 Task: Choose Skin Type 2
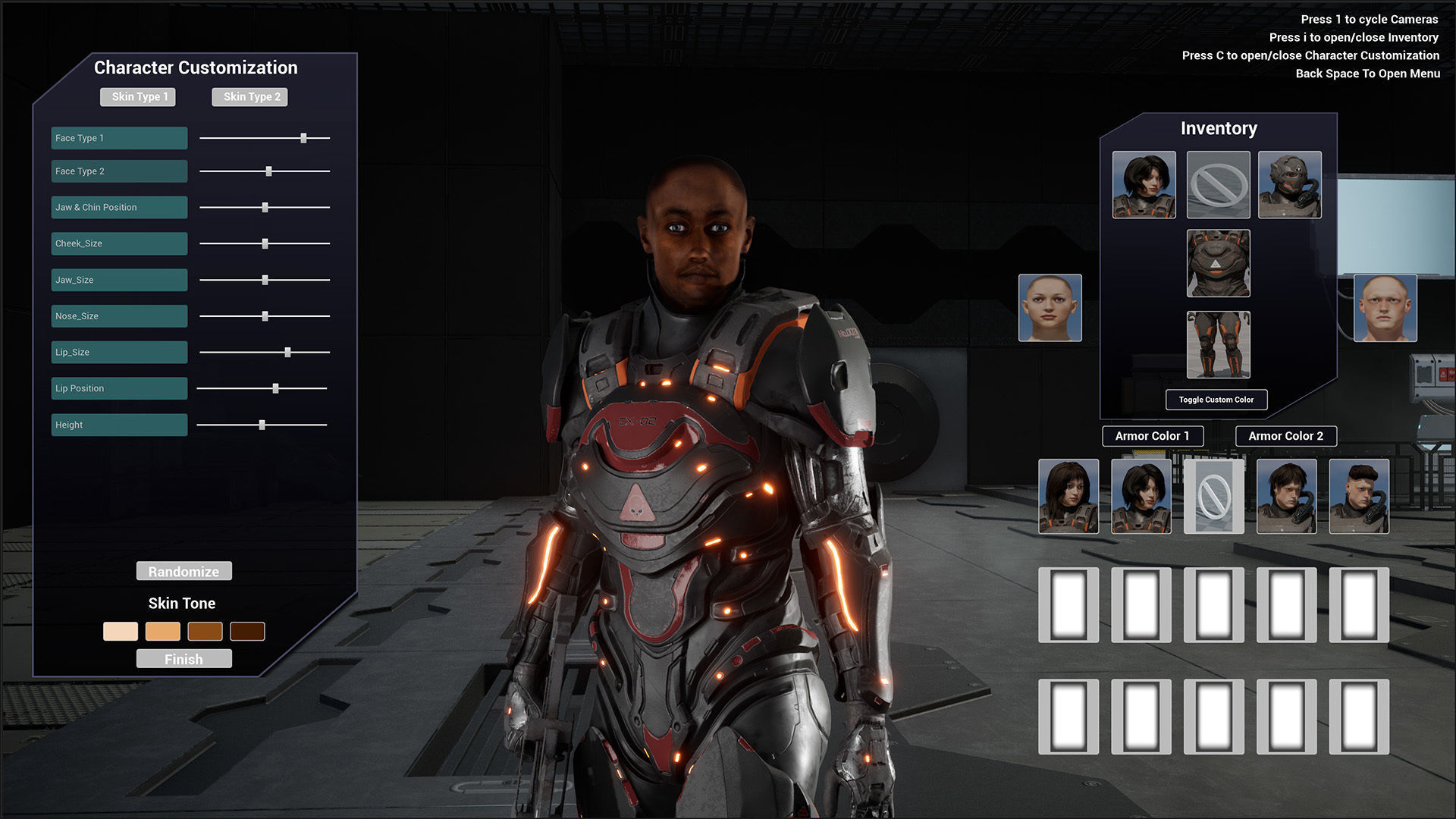[250, 97]
